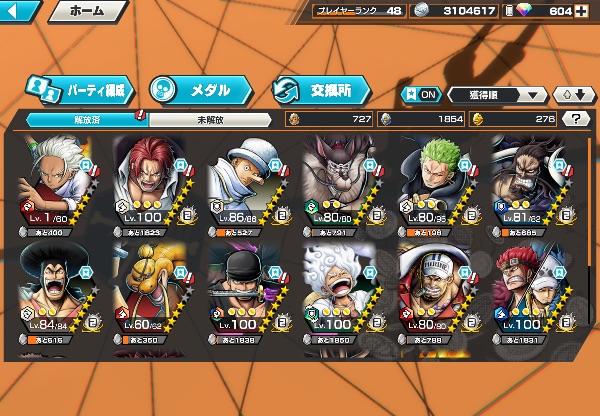Switch to the 未解放 tab
Image resolution: width=600 pixels, height=416 pixels.
(x=210, y=118)
